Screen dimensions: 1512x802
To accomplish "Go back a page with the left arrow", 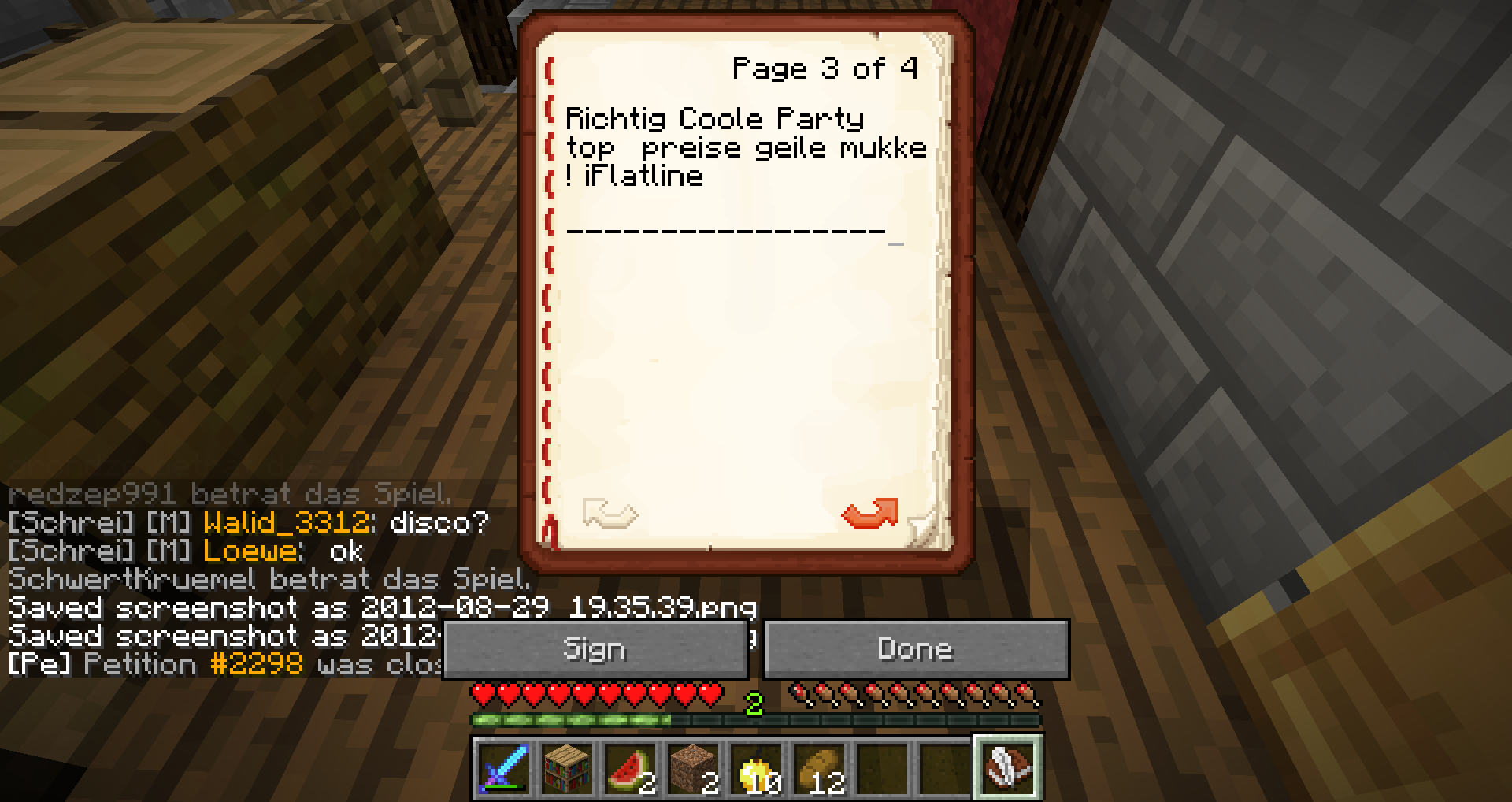I will click(x=610, y=514).
